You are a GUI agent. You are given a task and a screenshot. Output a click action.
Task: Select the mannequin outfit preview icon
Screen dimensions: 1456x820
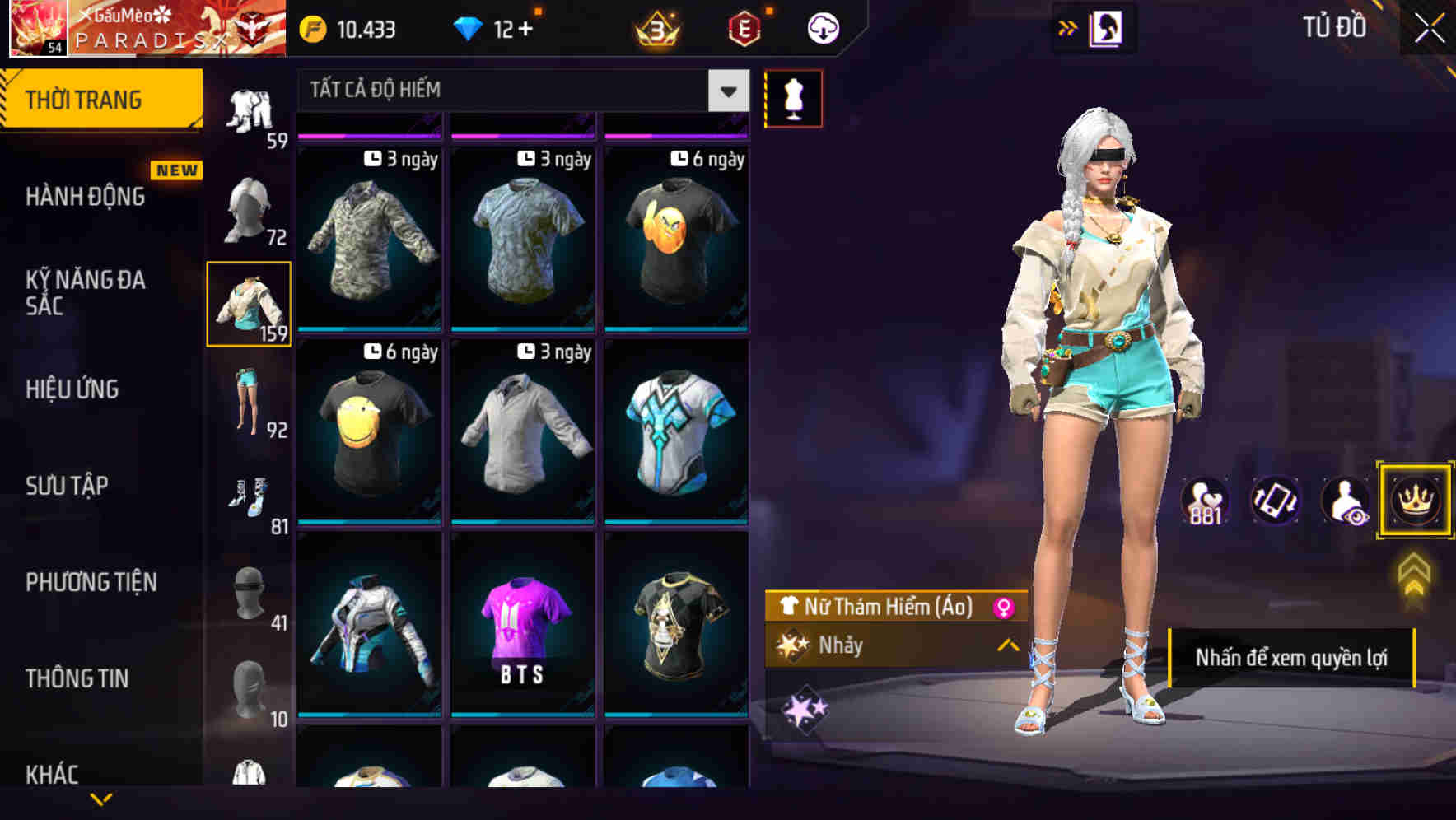tap(793, 97)
